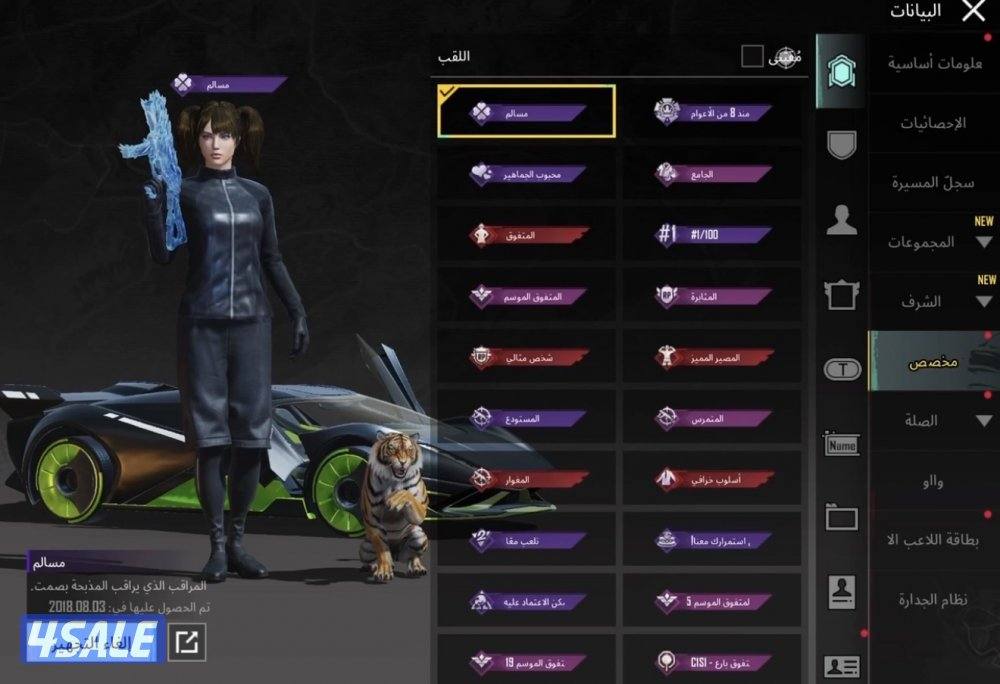The image size is (1000, 684).
Task: Switch to the avatar silhouette category icon
Action: click(842, 221)
